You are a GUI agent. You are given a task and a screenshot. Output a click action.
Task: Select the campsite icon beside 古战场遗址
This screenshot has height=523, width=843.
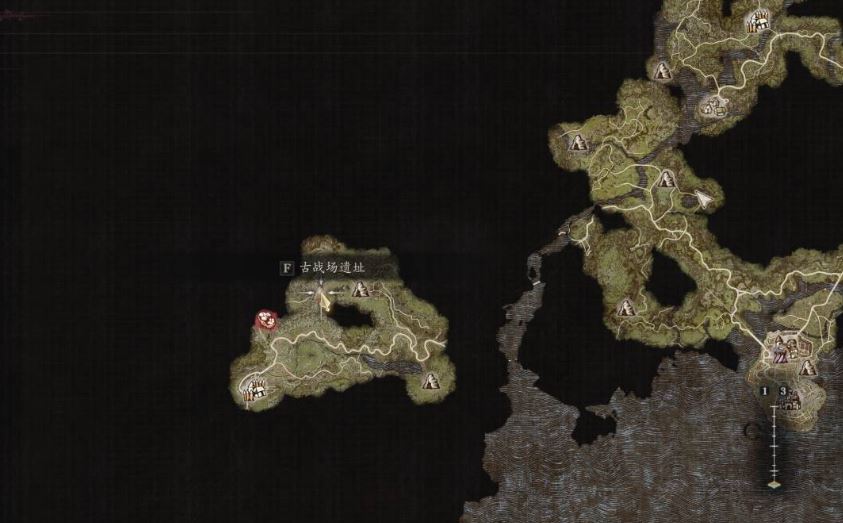[360, 290]
